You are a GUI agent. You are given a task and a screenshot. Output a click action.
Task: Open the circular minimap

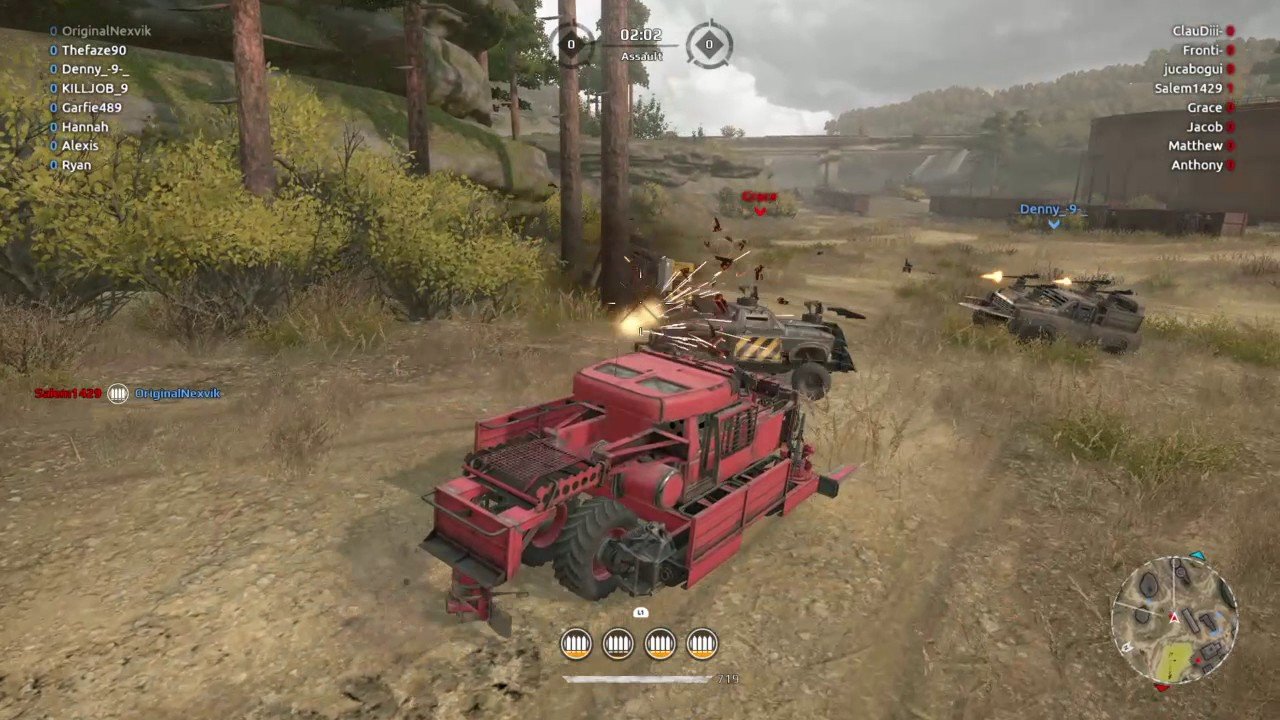pos(1174,620)
